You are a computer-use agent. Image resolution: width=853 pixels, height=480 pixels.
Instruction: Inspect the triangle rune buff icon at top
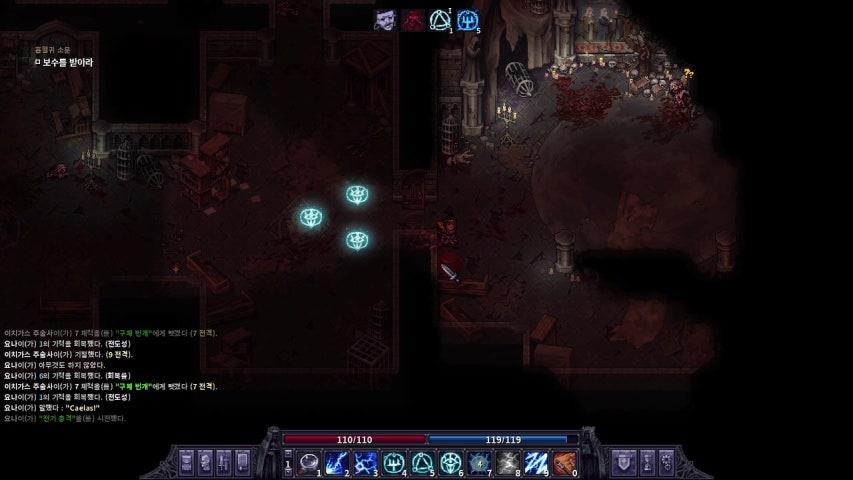coord(440,20)
